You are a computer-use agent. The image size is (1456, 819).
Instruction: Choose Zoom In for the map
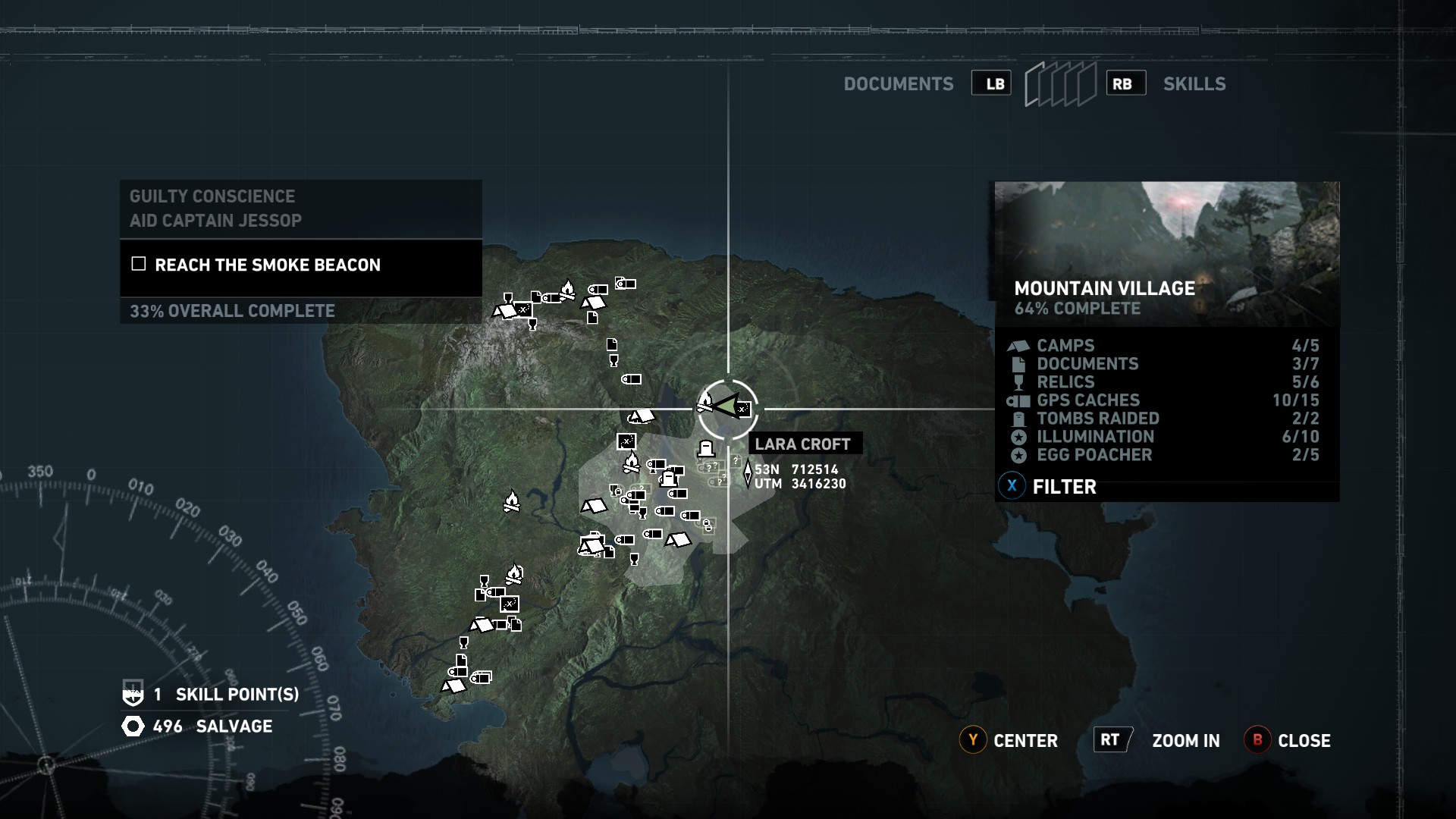pyautogui.click(x=1157, y=740)
